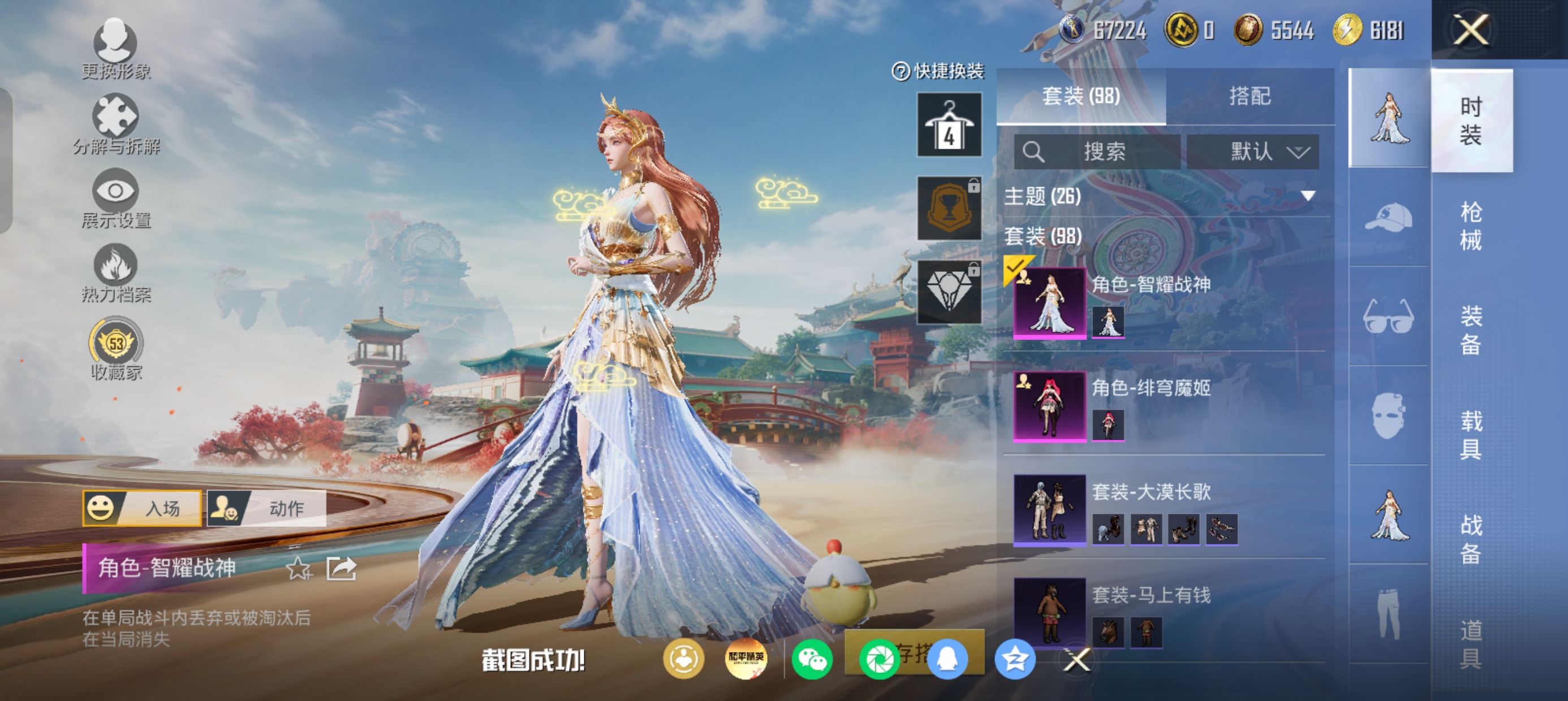Share screenshot via WeChat icon

click(812, 659)
